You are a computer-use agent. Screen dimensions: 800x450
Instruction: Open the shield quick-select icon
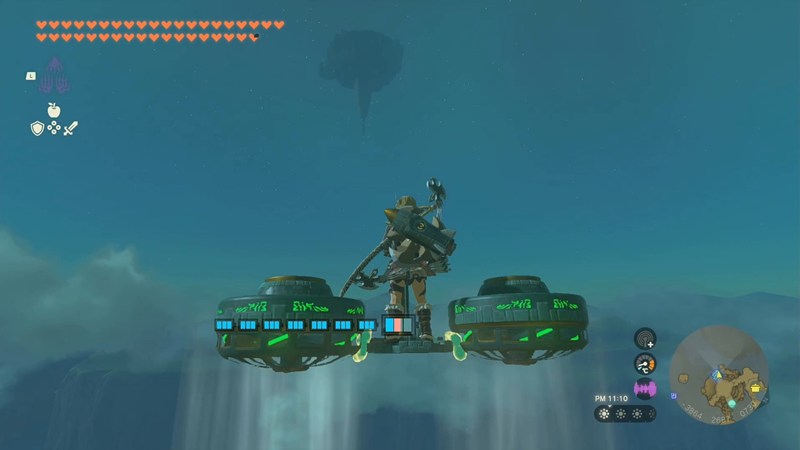(x=37, y=128)
